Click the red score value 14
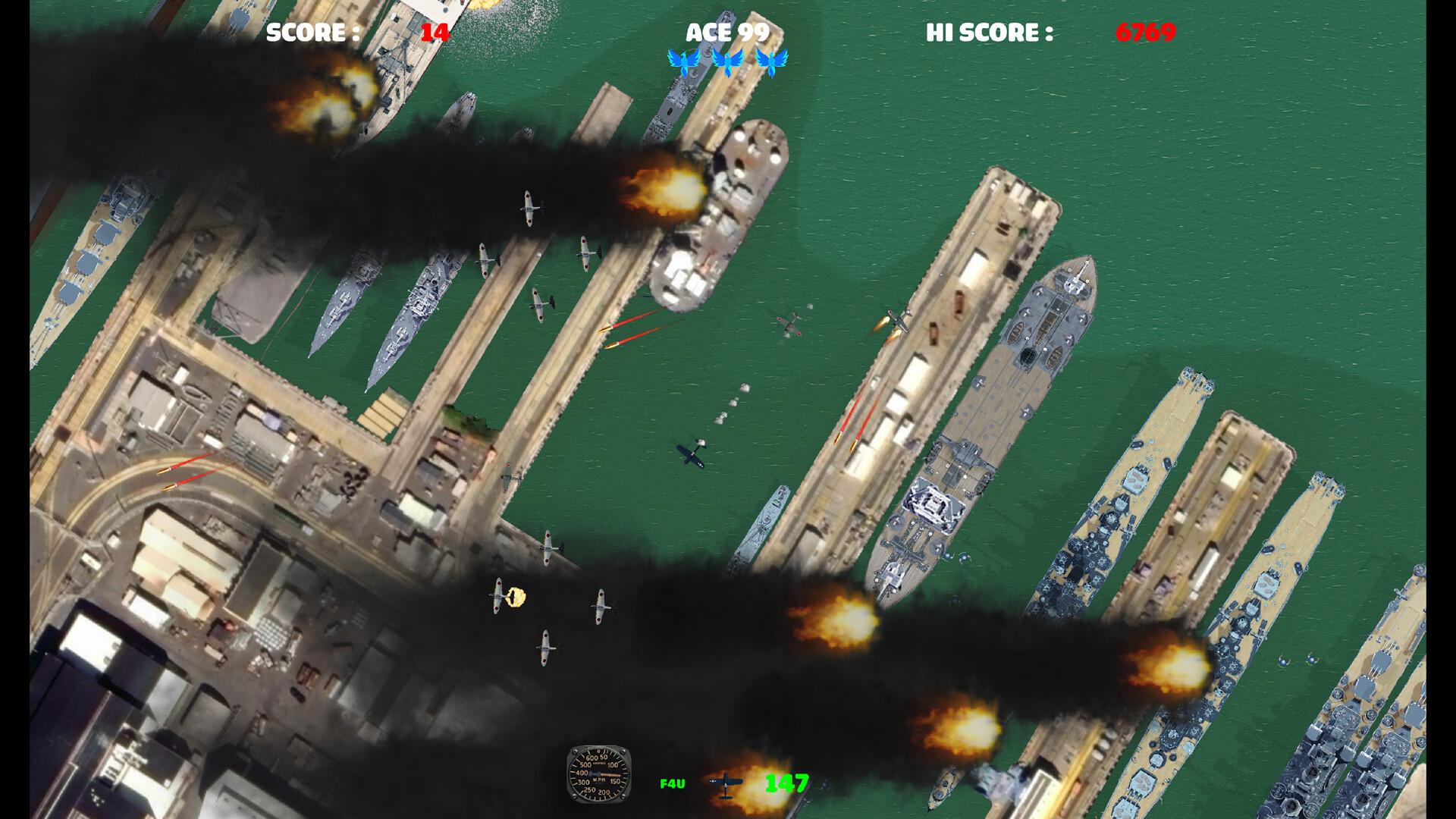The image size is (1456, 819). [434, 32]
